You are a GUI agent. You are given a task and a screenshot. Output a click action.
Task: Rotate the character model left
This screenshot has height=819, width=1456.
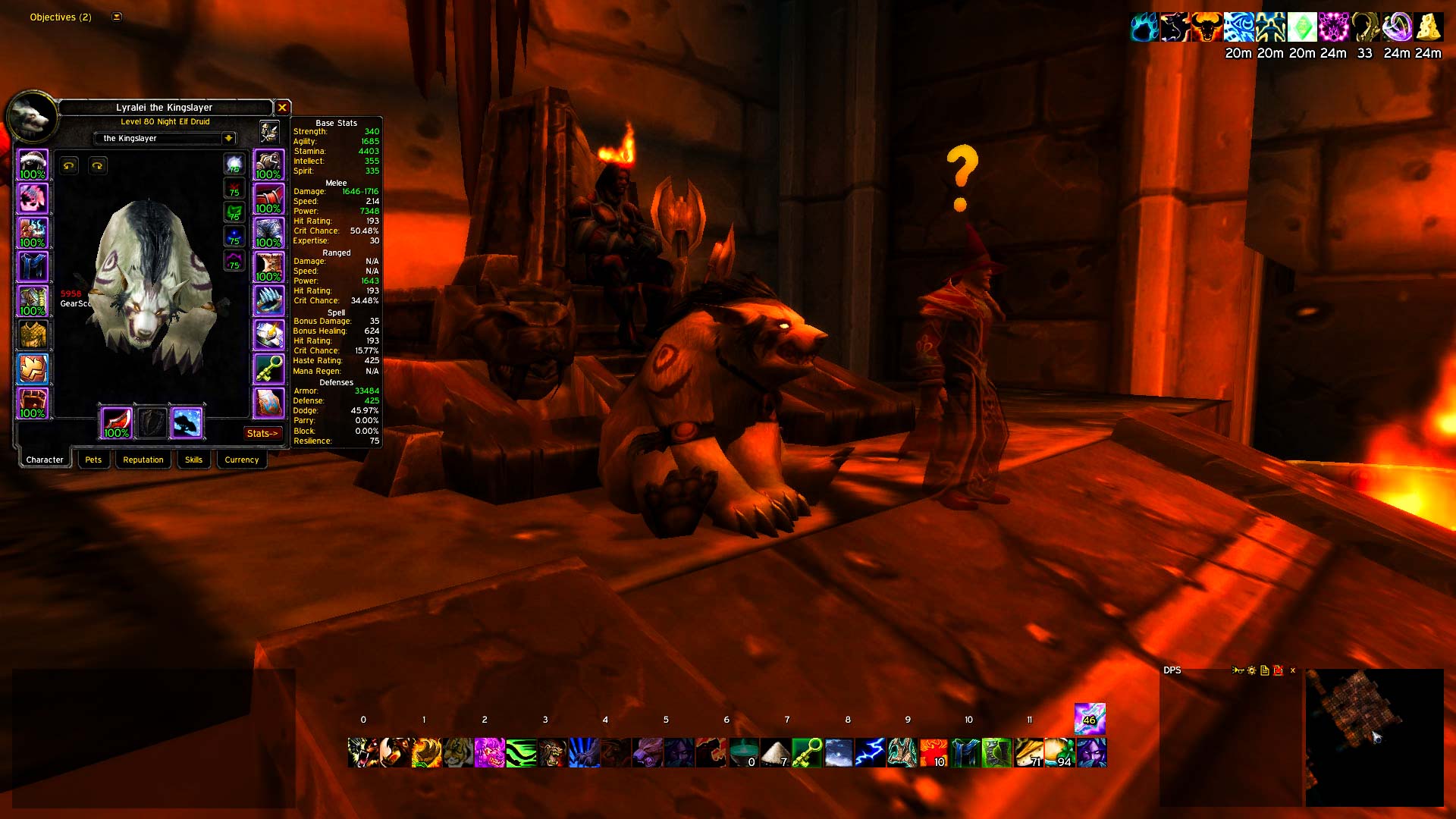tap(69, 165)
